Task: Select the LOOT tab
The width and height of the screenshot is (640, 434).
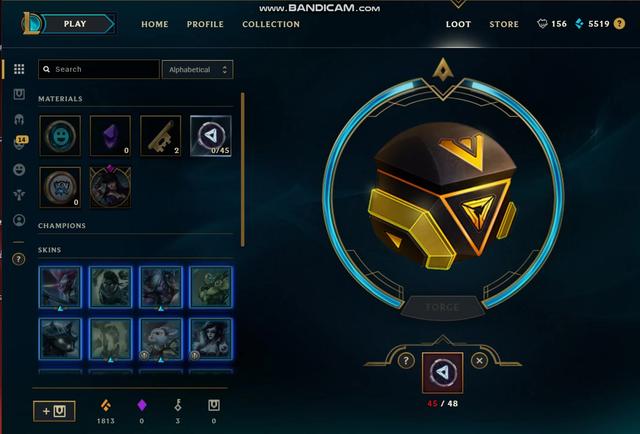Action: [x=459, y=24]
